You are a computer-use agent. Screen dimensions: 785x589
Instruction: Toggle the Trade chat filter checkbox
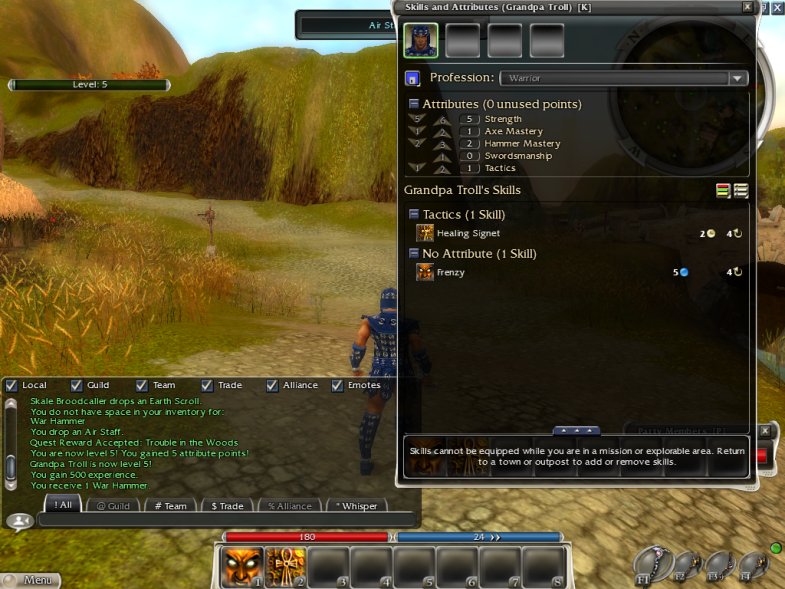pyautogui.click(x=207, y=385)
